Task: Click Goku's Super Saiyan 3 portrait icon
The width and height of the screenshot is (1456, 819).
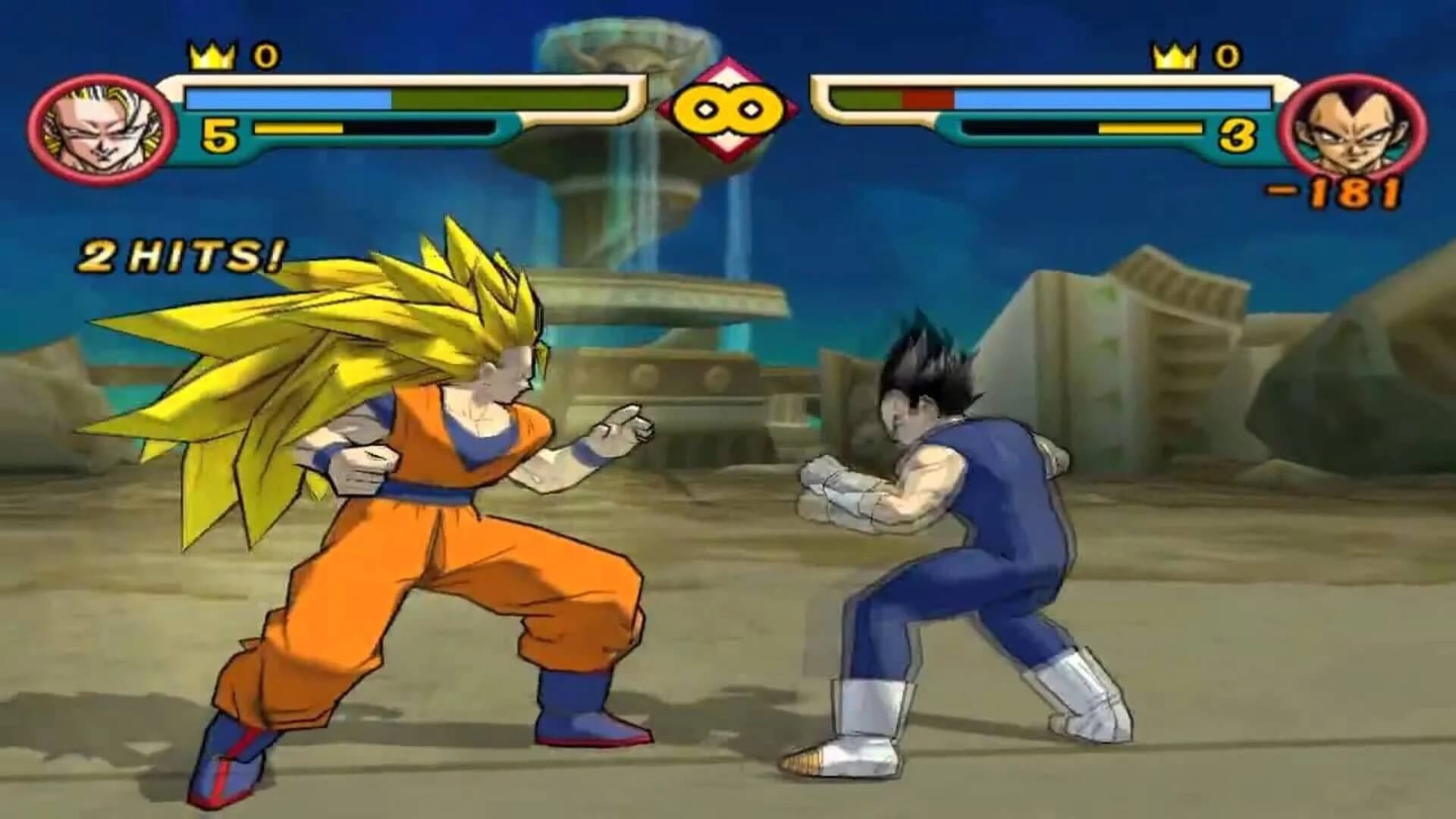Action: click(x=102, y=129)
